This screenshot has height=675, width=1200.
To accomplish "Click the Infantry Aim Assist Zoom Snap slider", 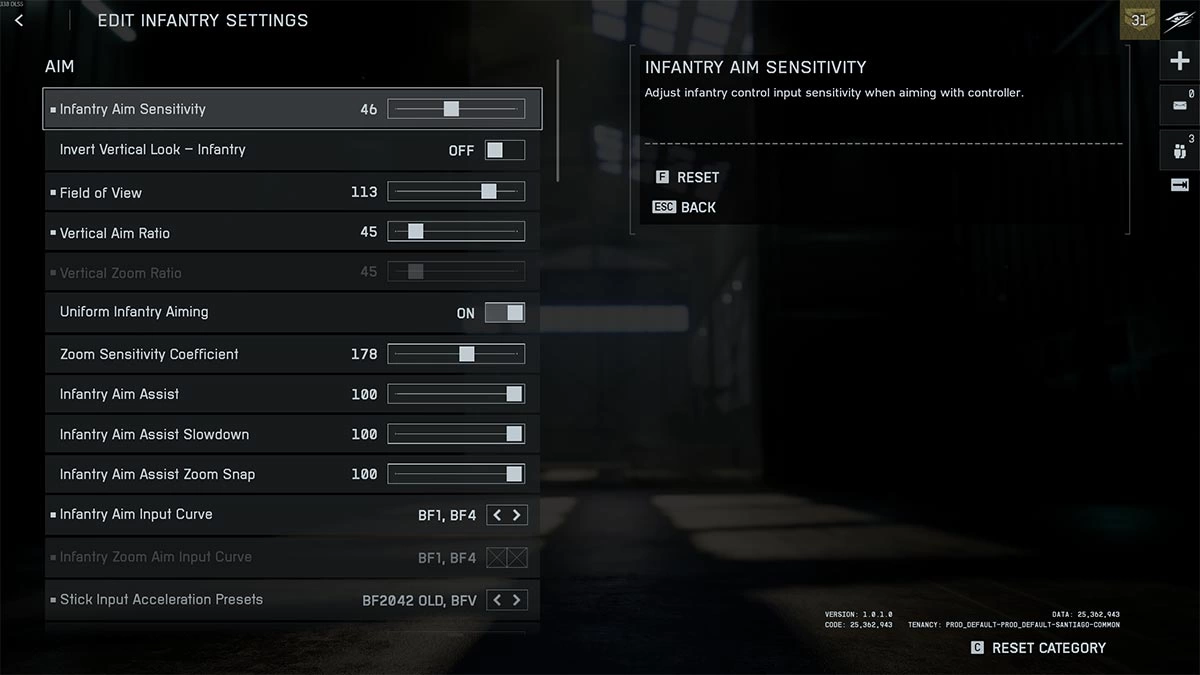I will pos(456,474).
